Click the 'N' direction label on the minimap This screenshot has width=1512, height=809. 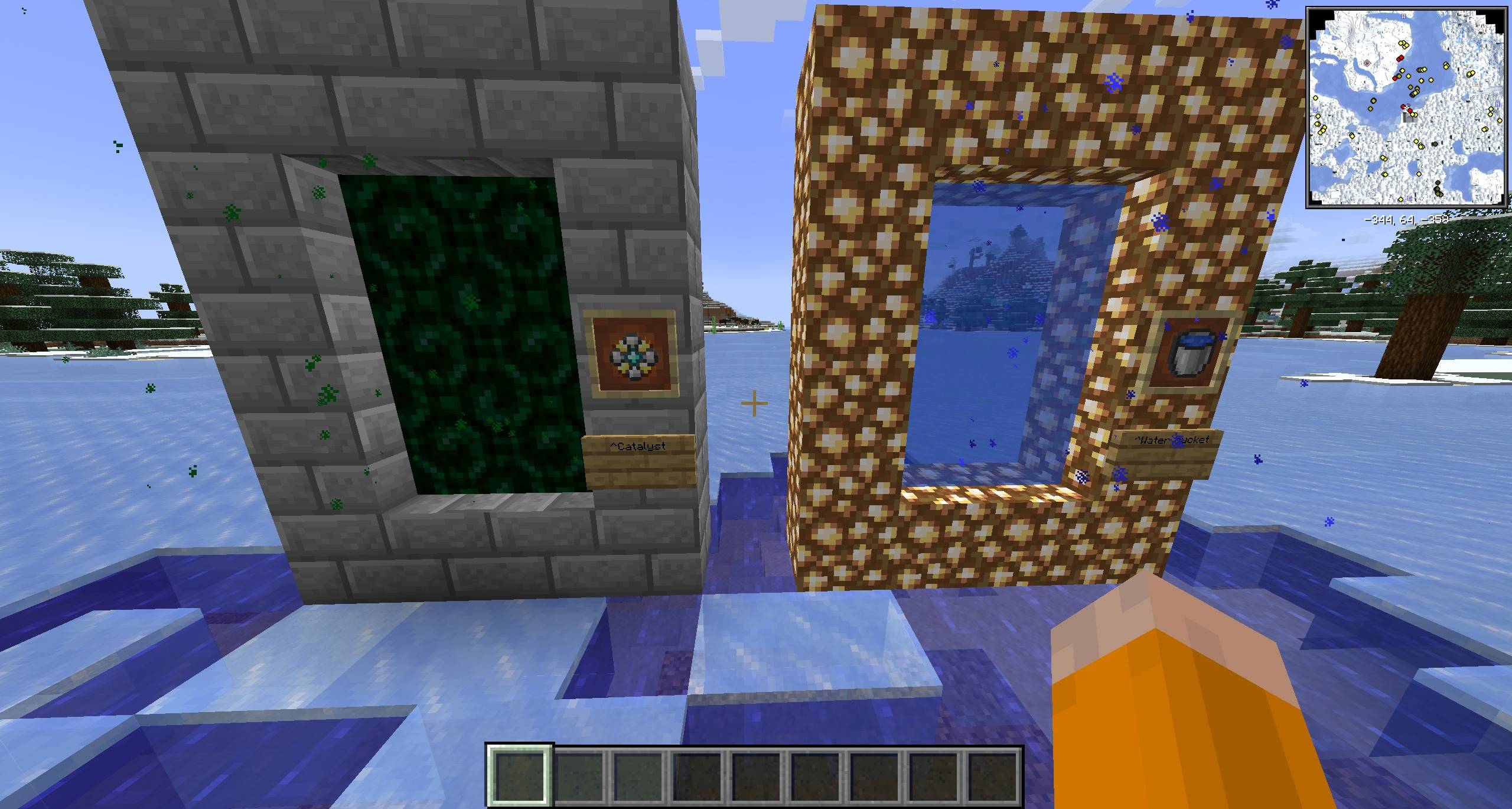click(1497, 105)
